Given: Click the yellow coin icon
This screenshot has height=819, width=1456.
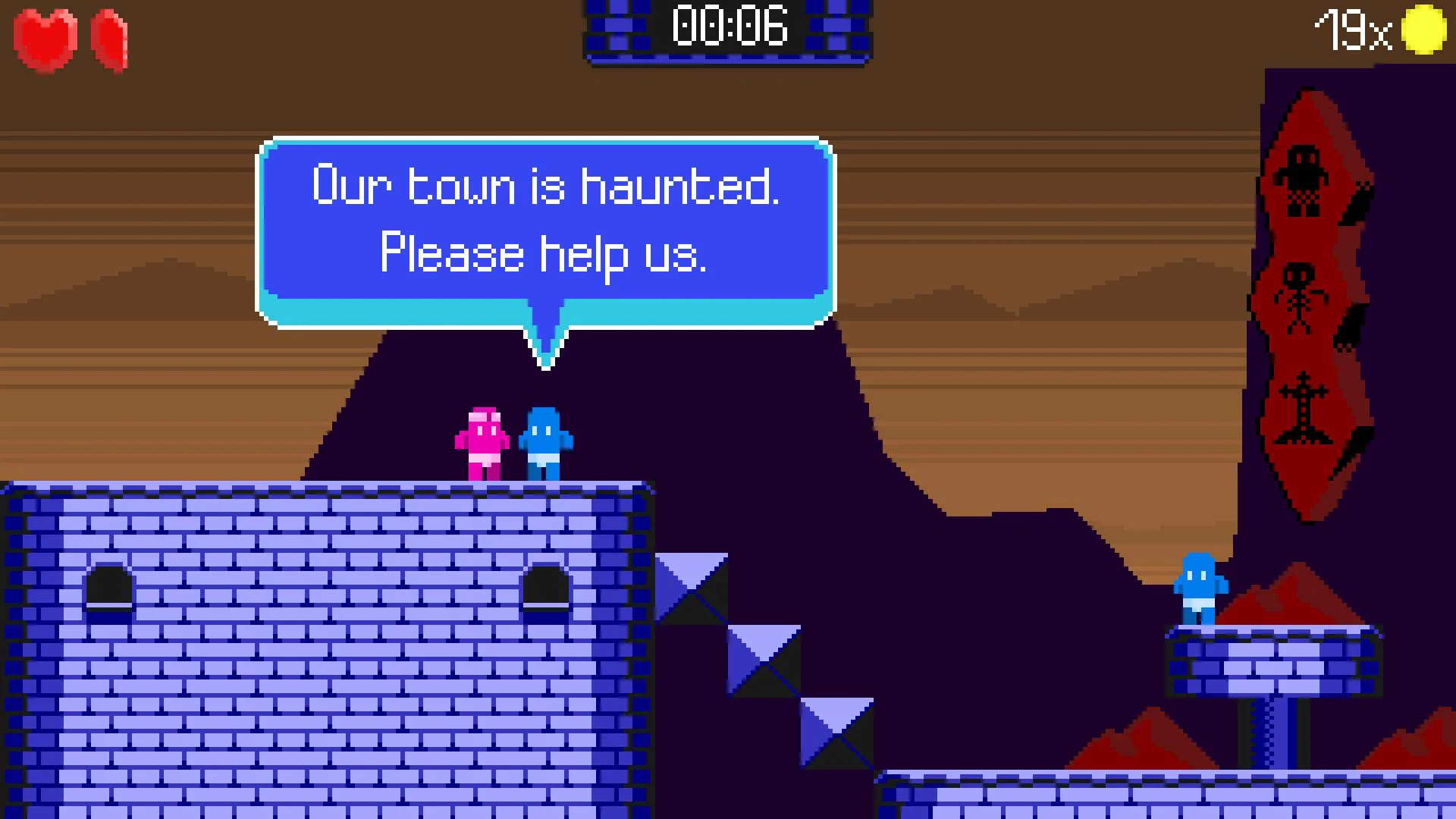Looking at the screenshot, I should click(x=1424, y=30).
